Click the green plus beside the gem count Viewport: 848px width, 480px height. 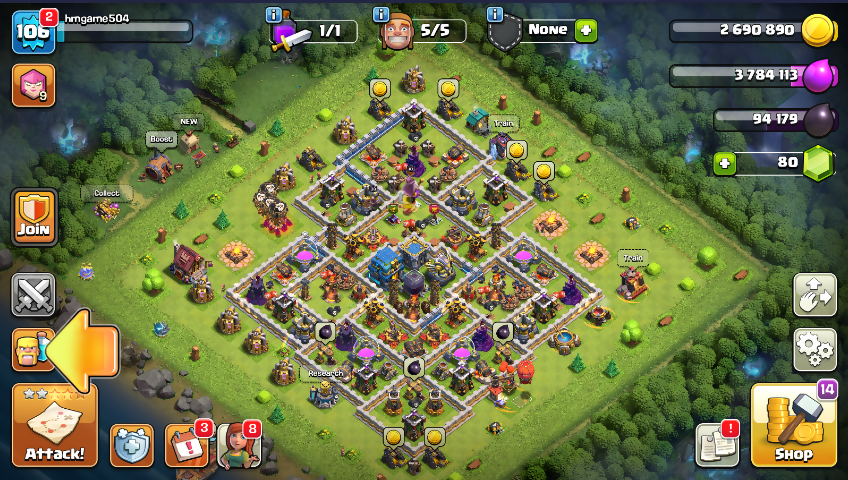tap(724, 161)
